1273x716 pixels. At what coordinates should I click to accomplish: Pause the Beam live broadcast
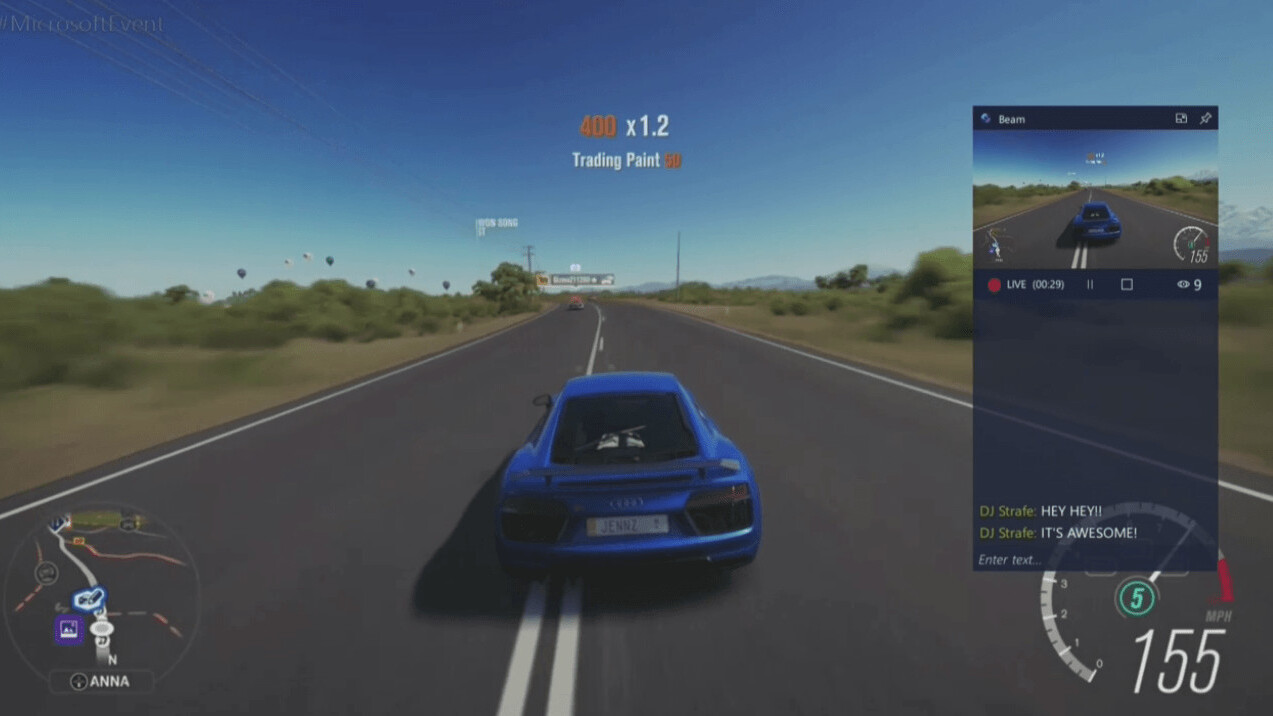[1090, 285]
